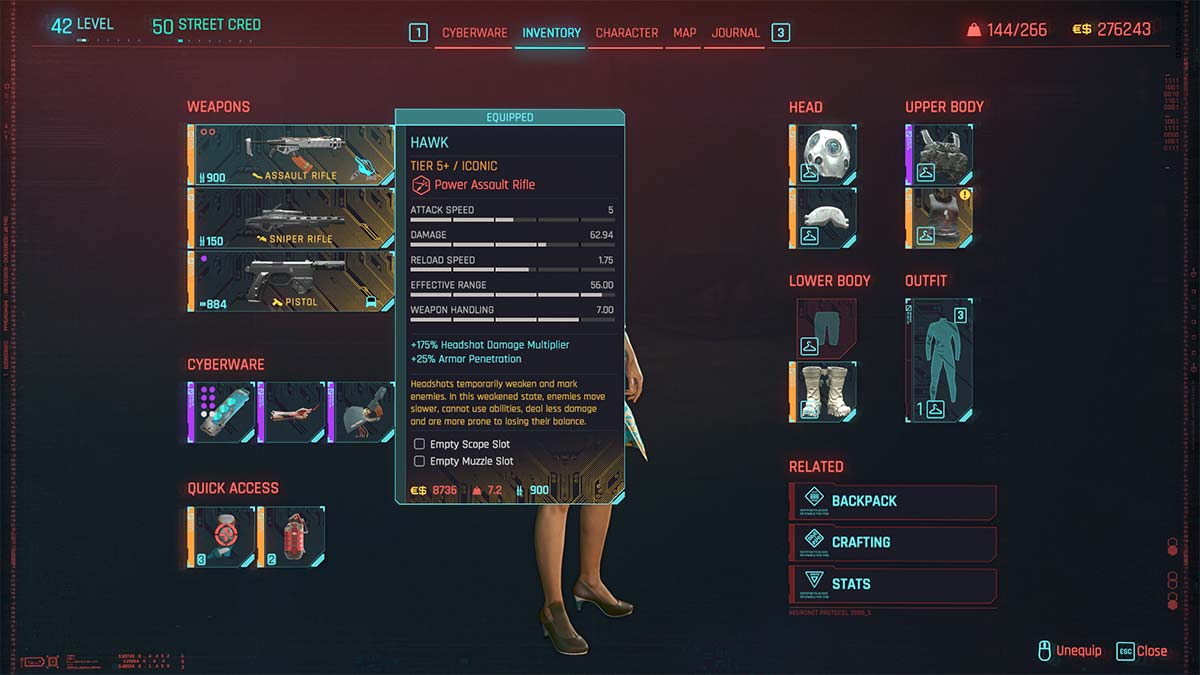1200x675 pixels.
Task: Select the white mask head slot
Action: [823, 155]
